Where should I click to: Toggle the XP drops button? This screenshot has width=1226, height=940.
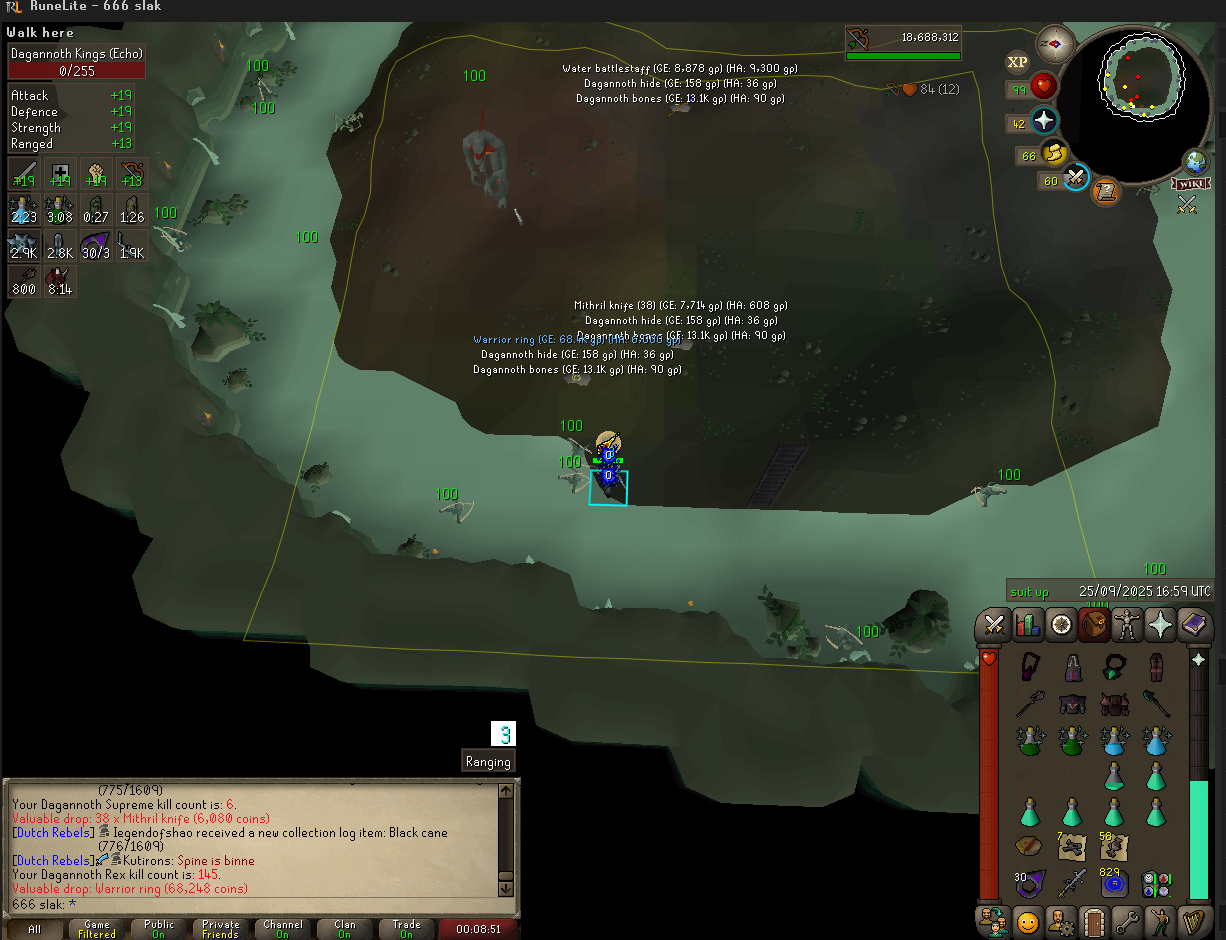1017,62
